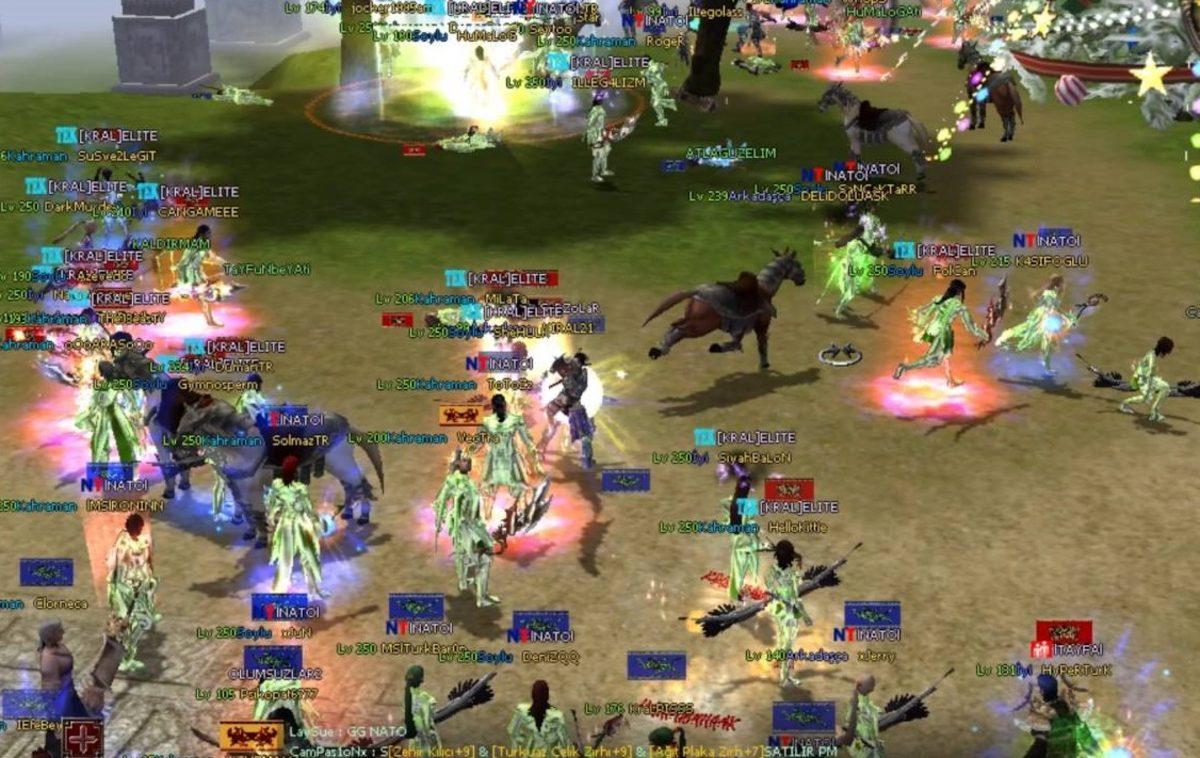1200x758 pixels.
Task: Click the red cross icon in the bottom-left corner
Action: tap(82, 738)
